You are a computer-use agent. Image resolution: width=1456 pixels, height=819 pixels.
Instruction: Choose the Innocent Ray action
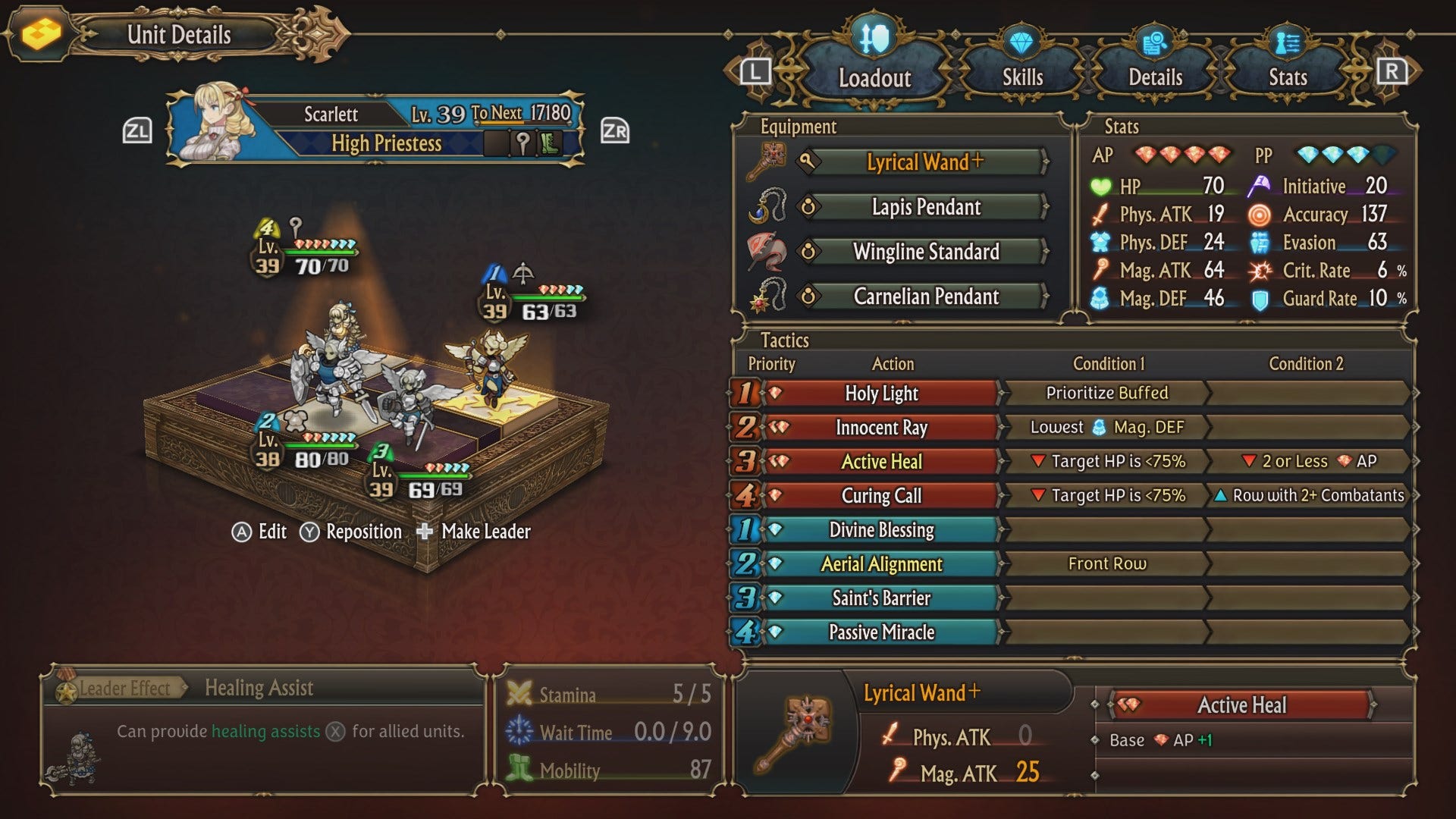(x=881, y=428)
